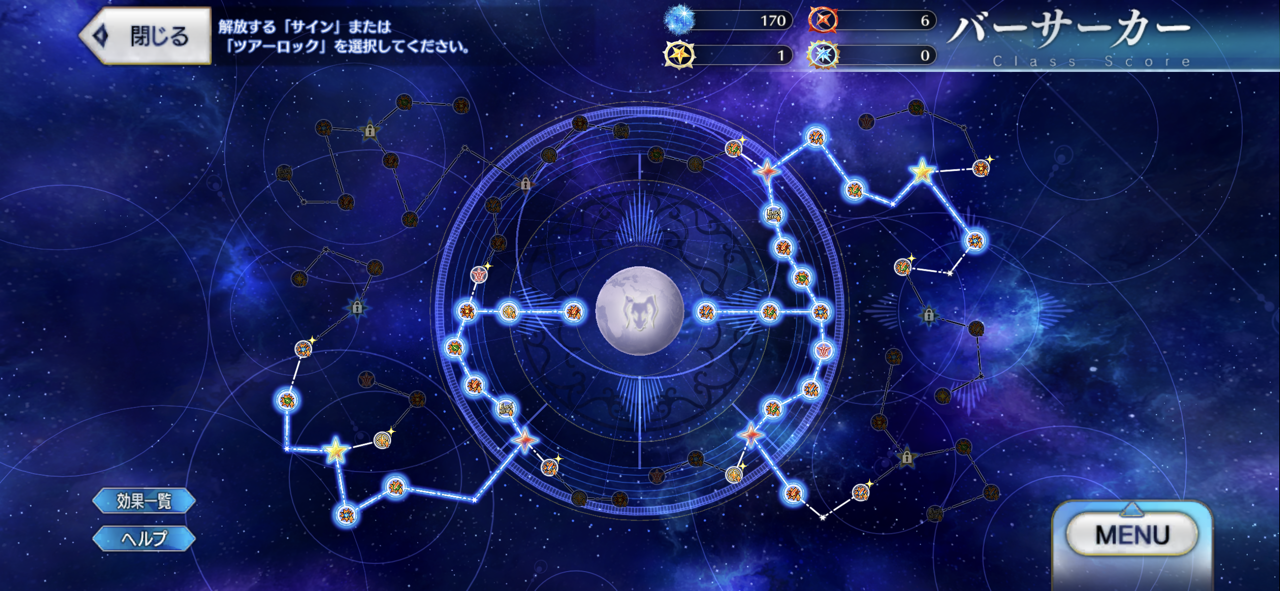Open the 効果一覧 effects list
The image size is (1280, 591).
(144, 501)
